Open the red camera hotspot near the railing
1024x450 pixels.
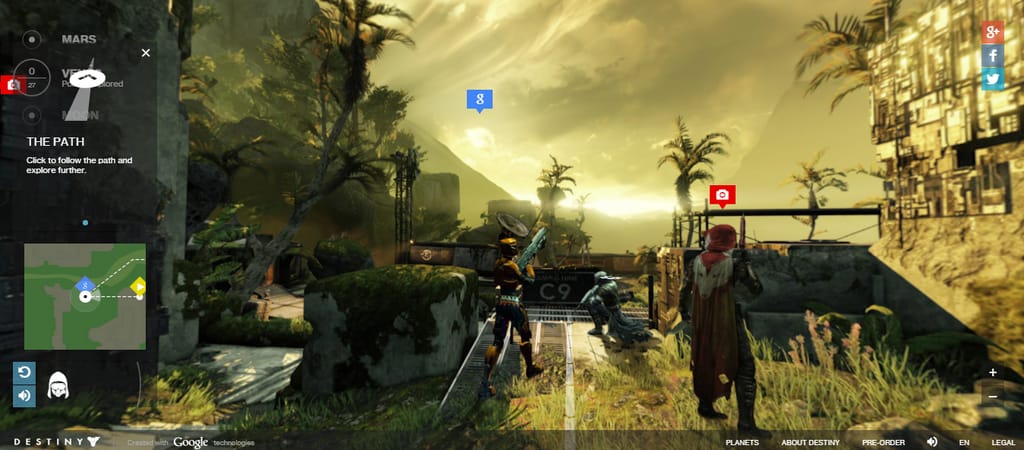pyautogui.click(x=722, y=195)
